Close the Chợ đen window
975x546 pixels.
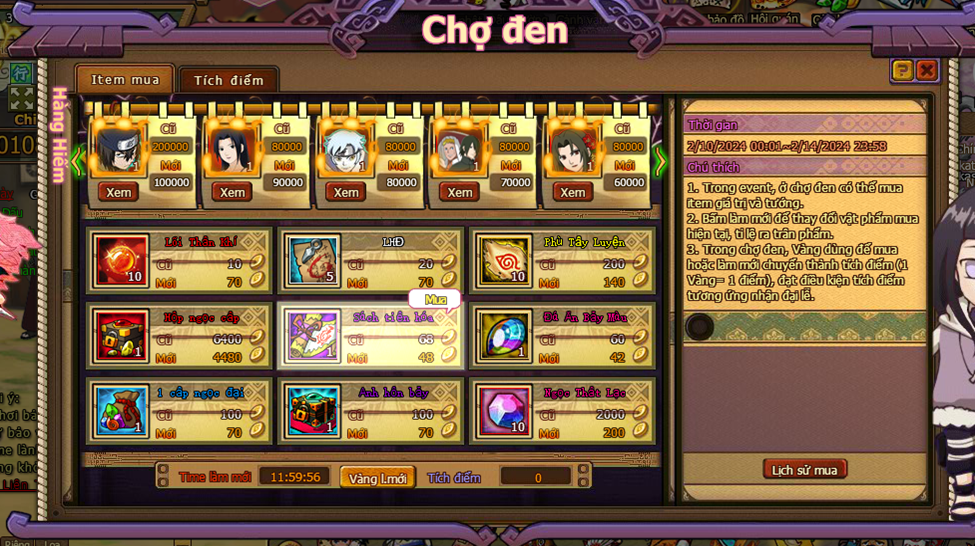click(x=927, y=70)
